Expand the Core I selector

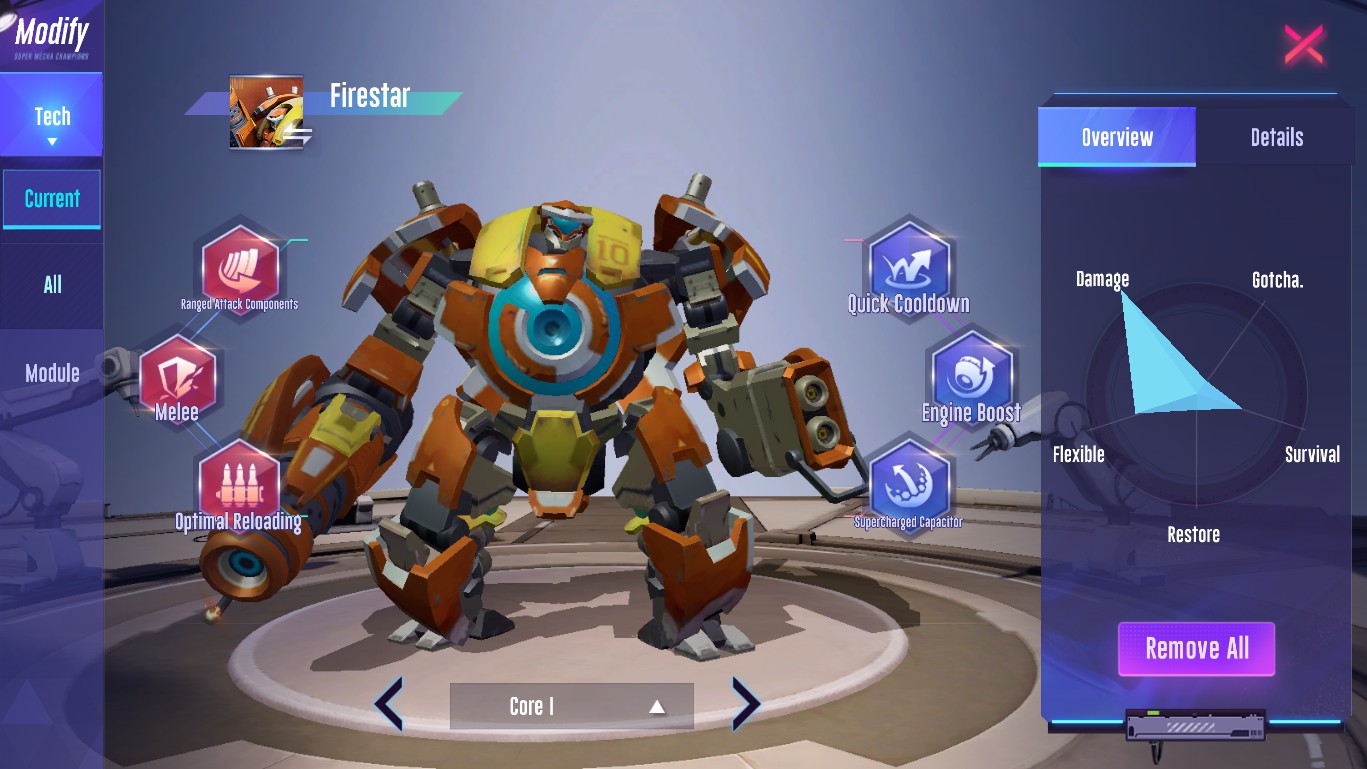571,706
